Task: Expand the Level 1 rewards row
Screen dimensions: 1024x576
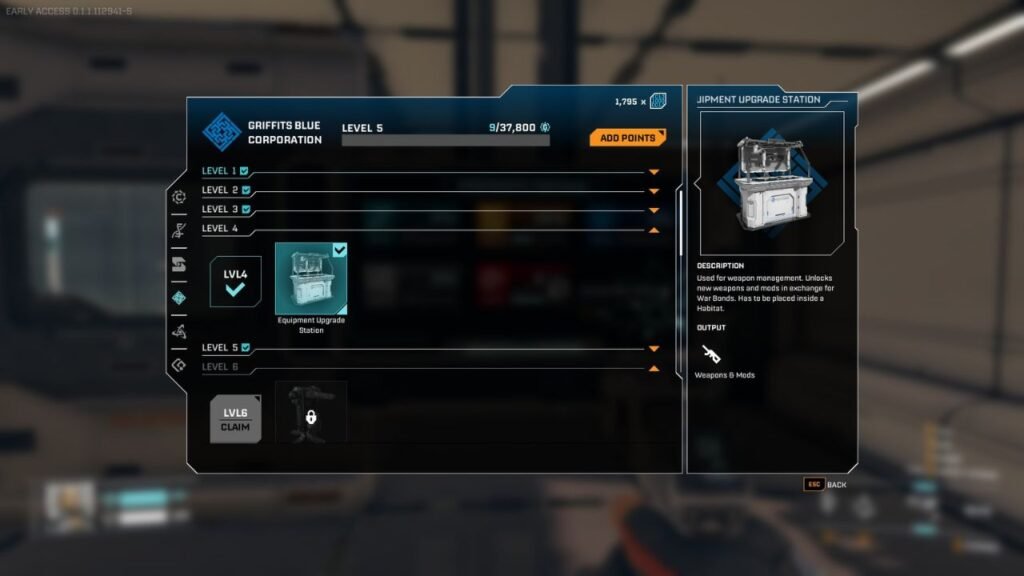Action: [x=654, y=172]
